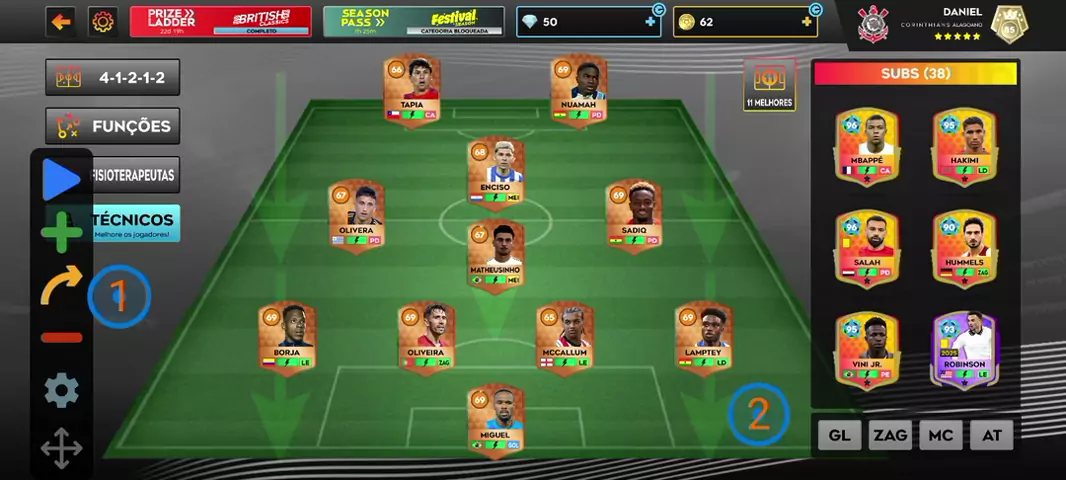Filter subs by GL goalkeepers

tap(840, 435)
